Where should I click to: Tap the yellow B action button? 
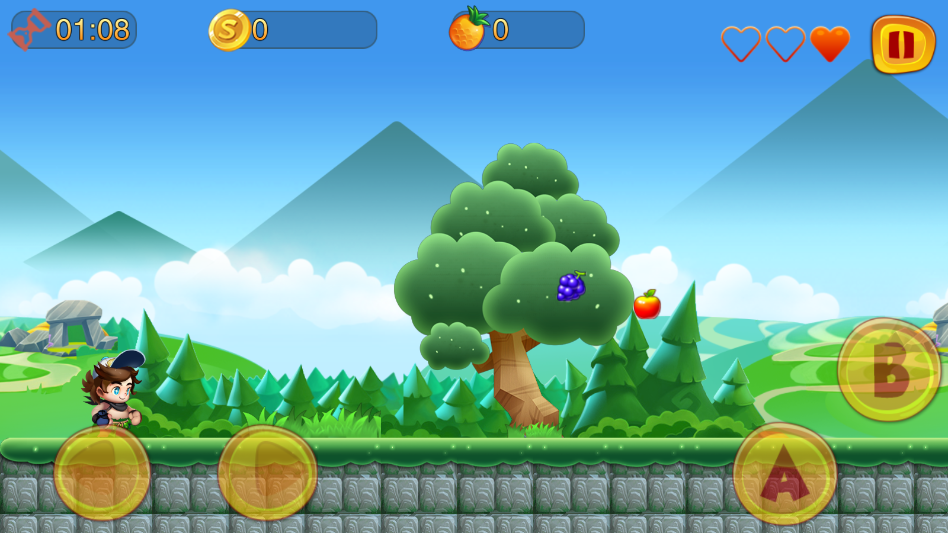888,370
